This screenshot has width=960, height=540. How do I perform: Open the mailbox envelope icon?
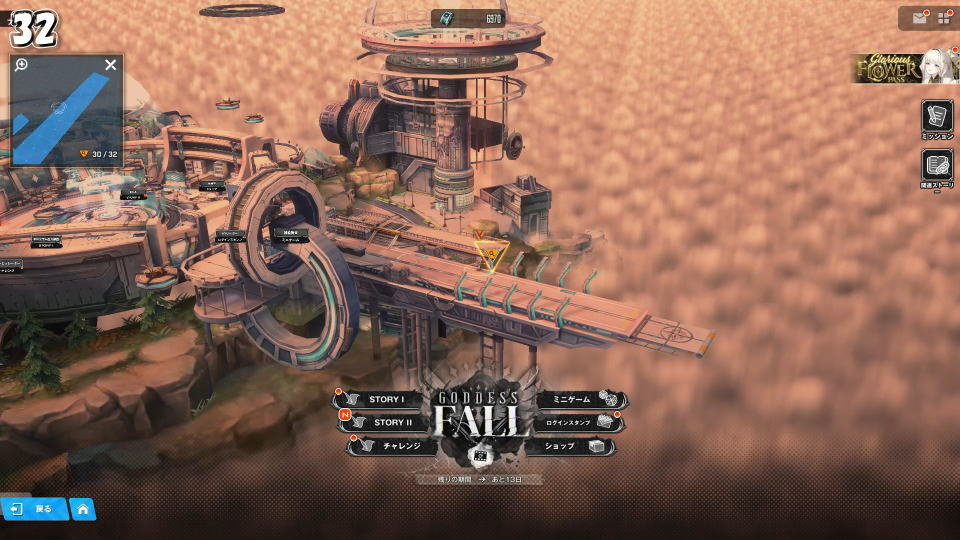(919, 18)
